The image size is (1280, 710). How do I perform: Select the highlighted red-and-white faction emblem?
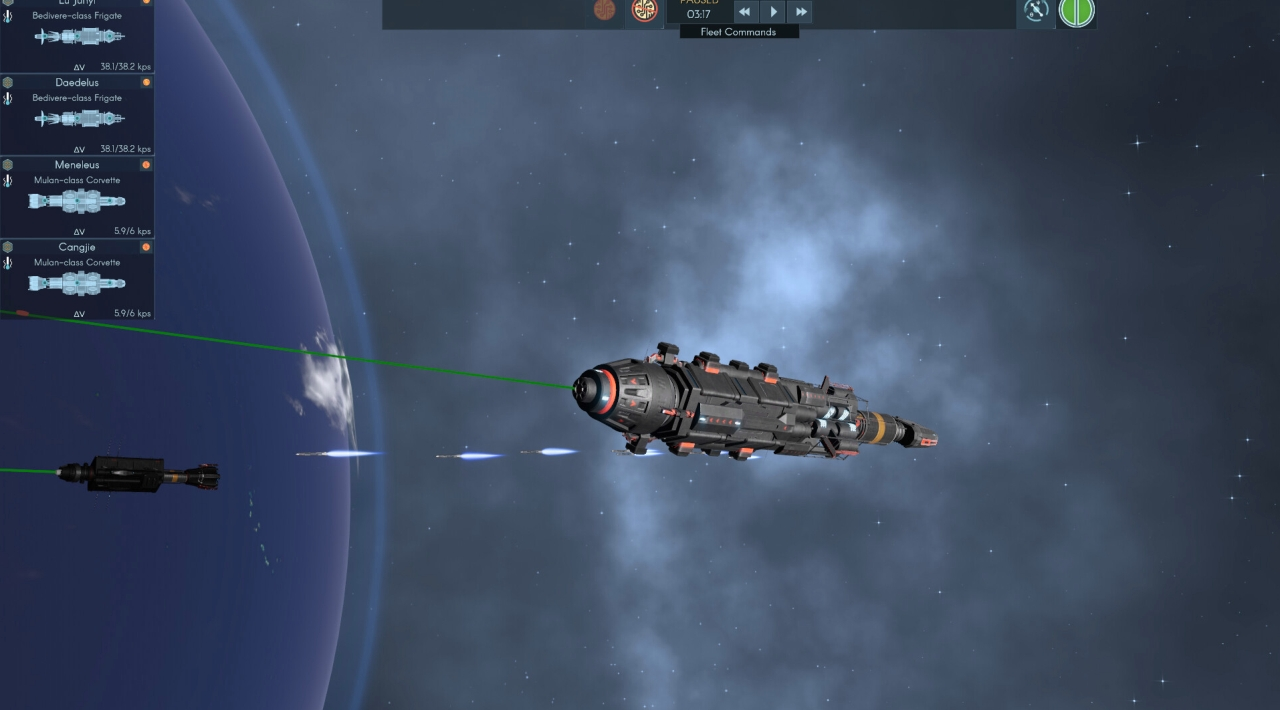click(x=644, y=11)
